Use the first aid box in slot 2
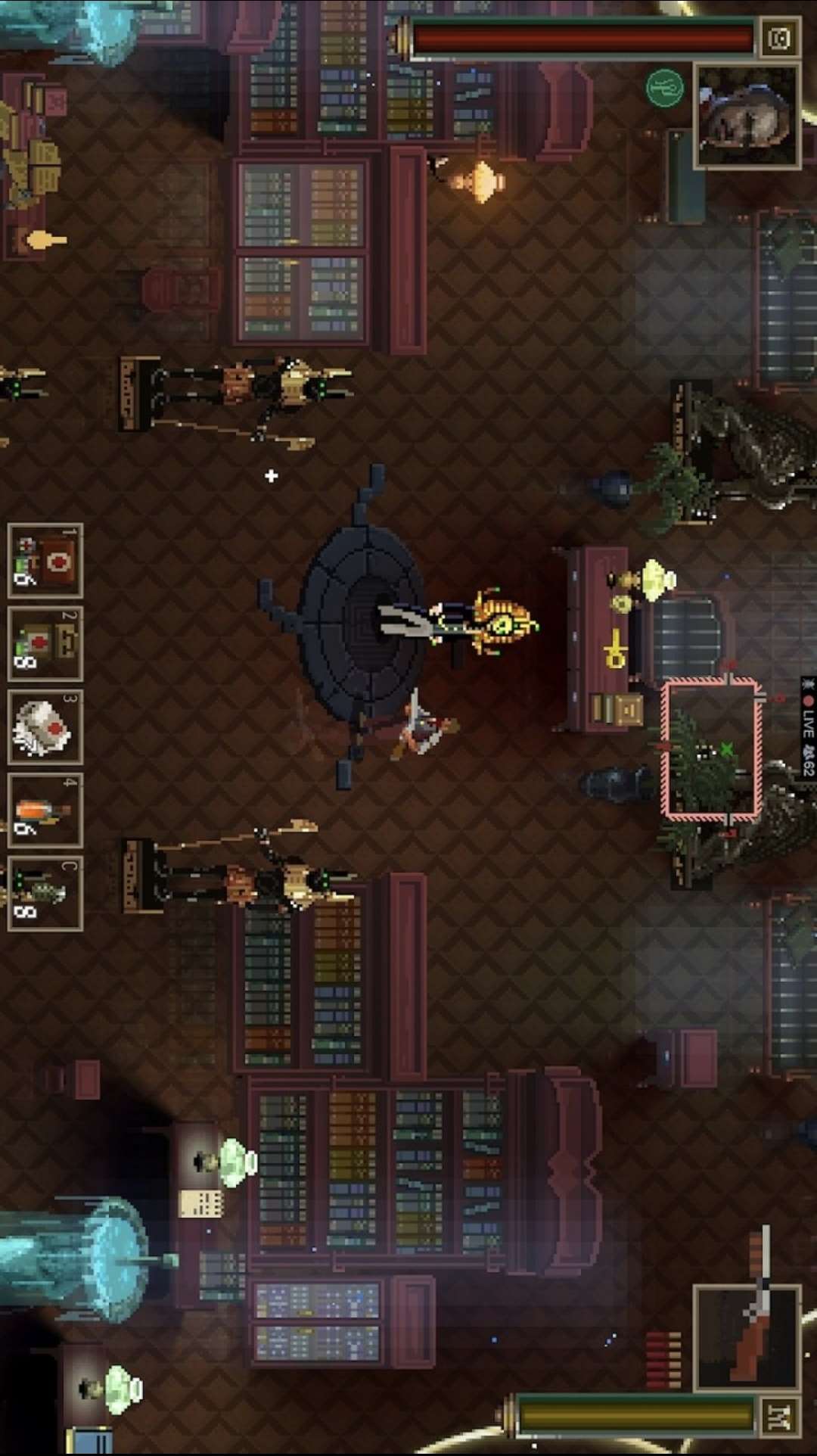Viewport: 817px width, 1456px height. [45, 644]
